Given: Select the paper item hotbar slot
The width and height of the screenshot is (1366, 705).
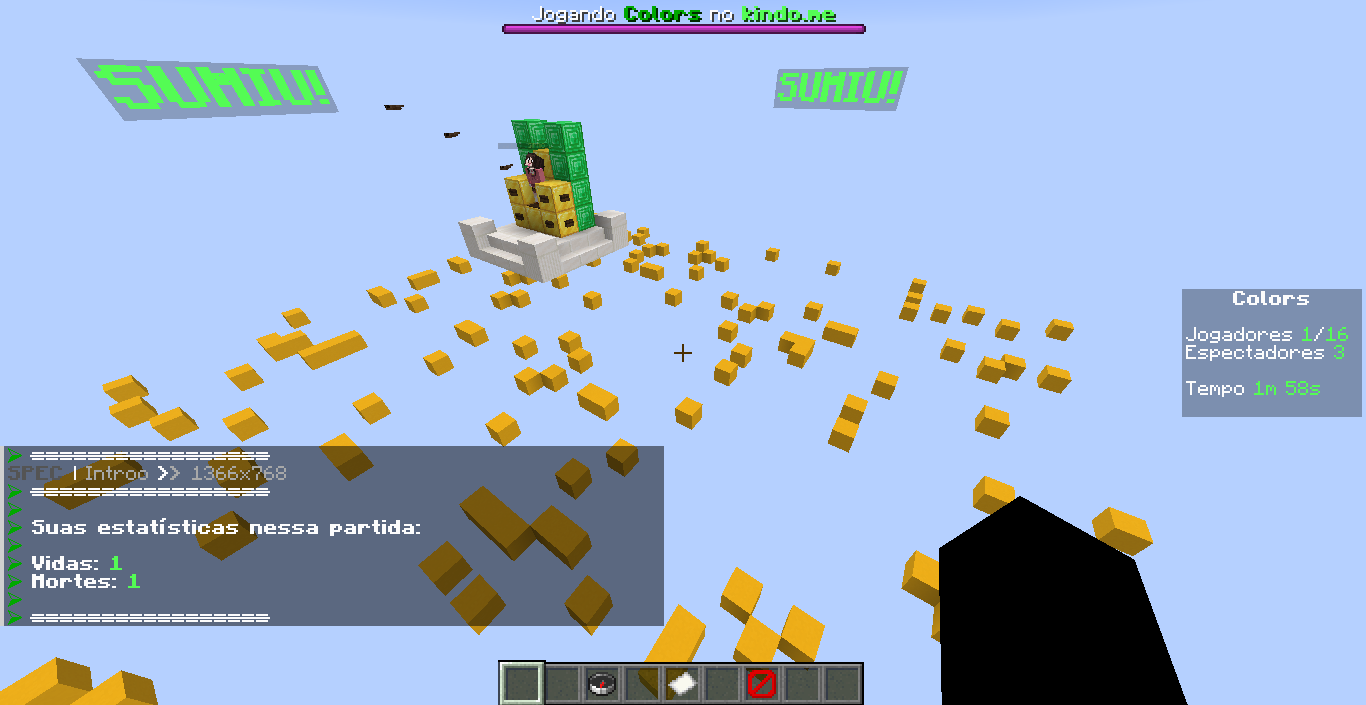Looking at the screenshot, I should click(x=682, y=684).
